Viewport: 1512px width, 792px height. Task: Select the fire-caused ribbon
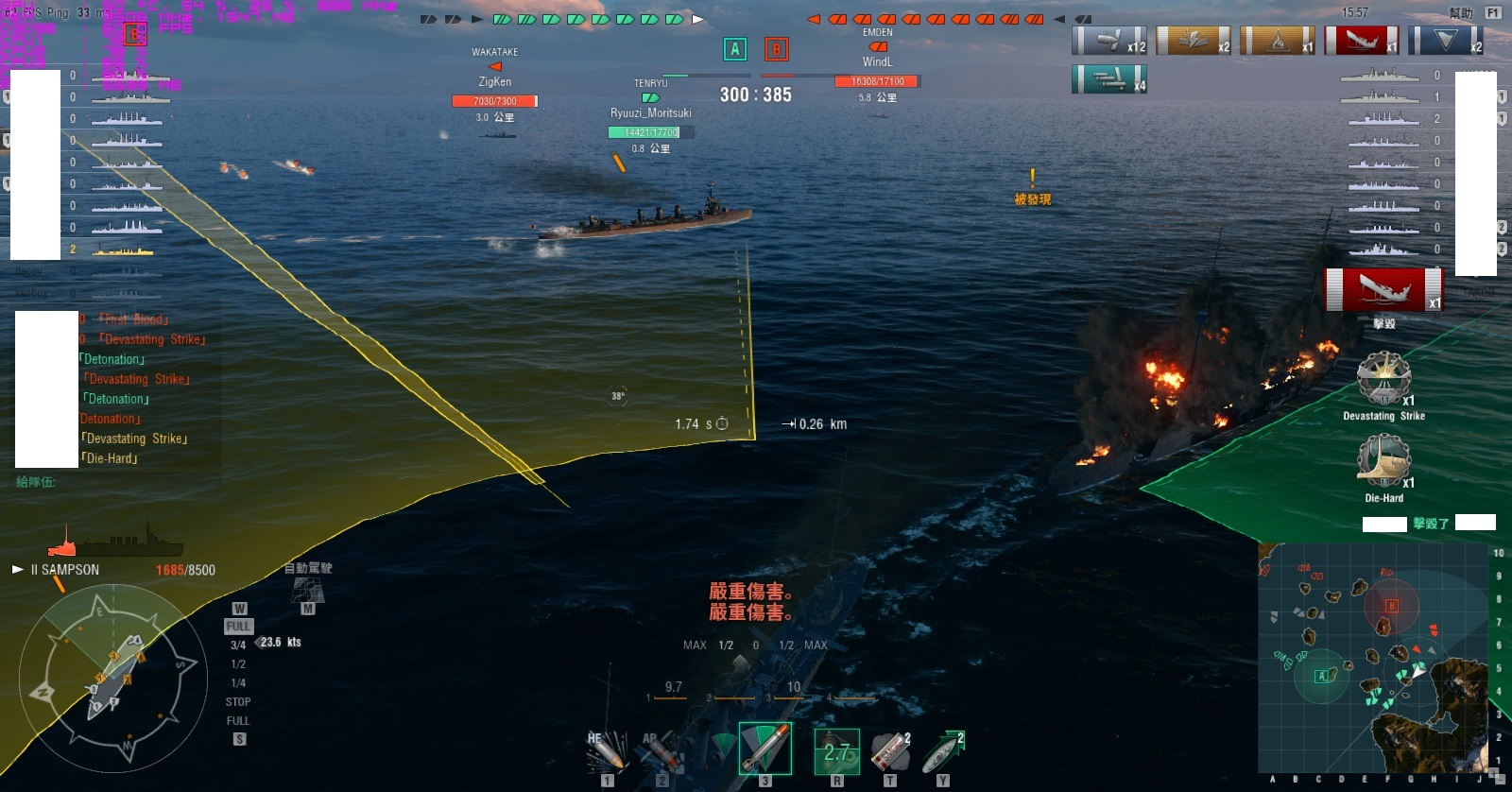1277,41
